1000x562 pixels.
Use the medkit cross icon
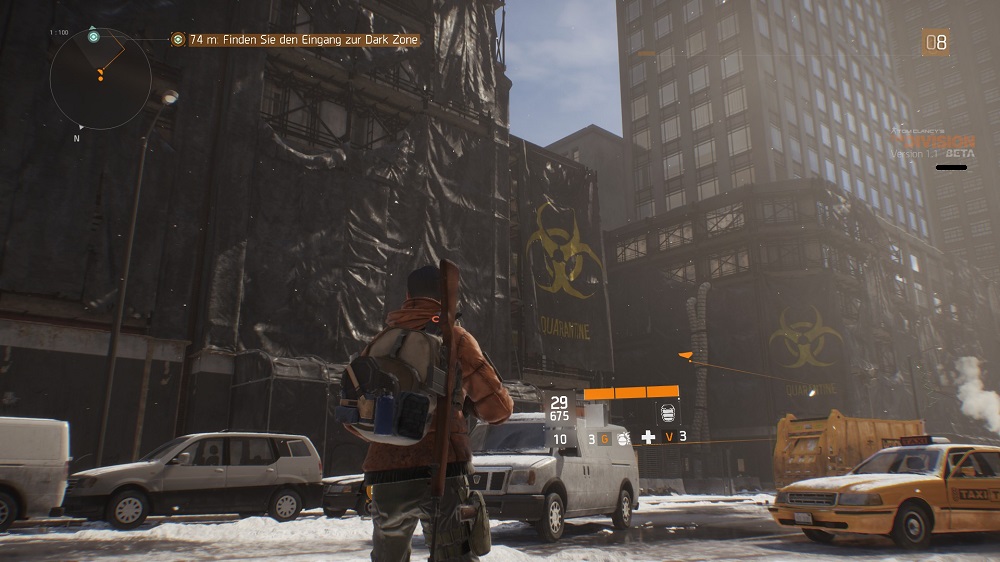point(648,437)
